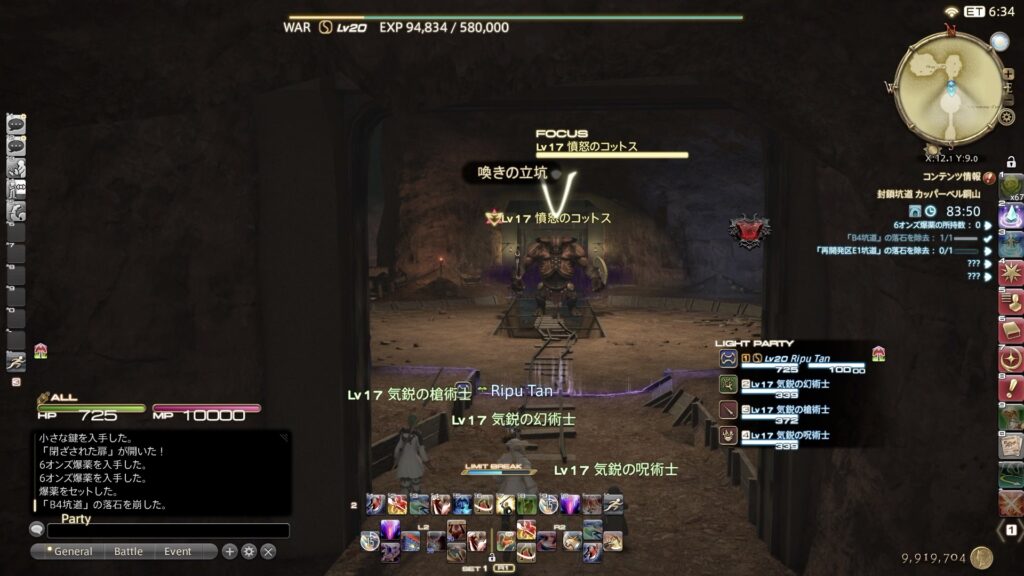Use the red exclamation mark hotbar icon
Viewport: 1024px width, 576px height.
1010,389
